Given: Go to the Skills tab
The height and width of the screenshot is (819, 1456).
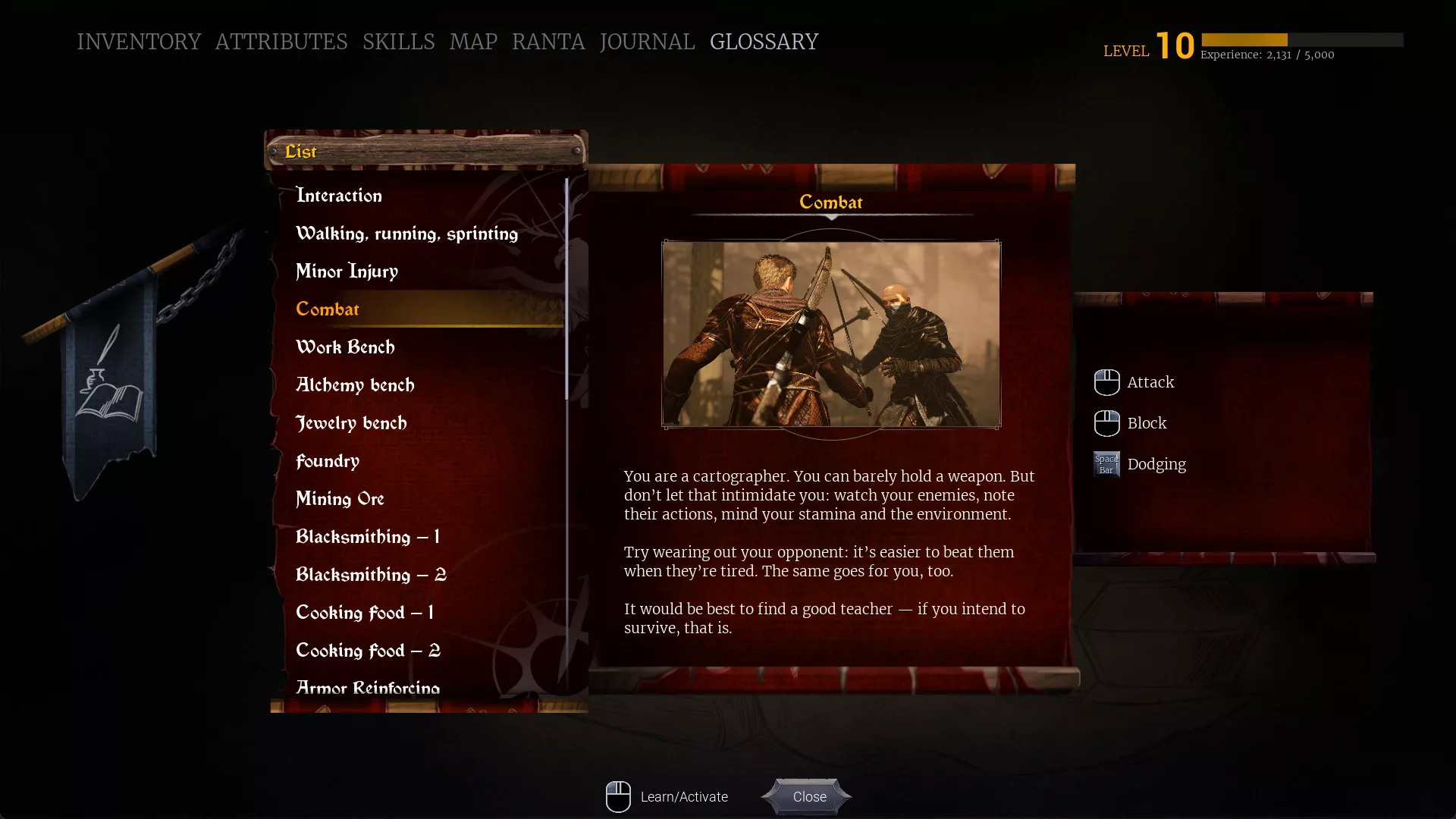Looking at the screenshot, I should (398, 42).
